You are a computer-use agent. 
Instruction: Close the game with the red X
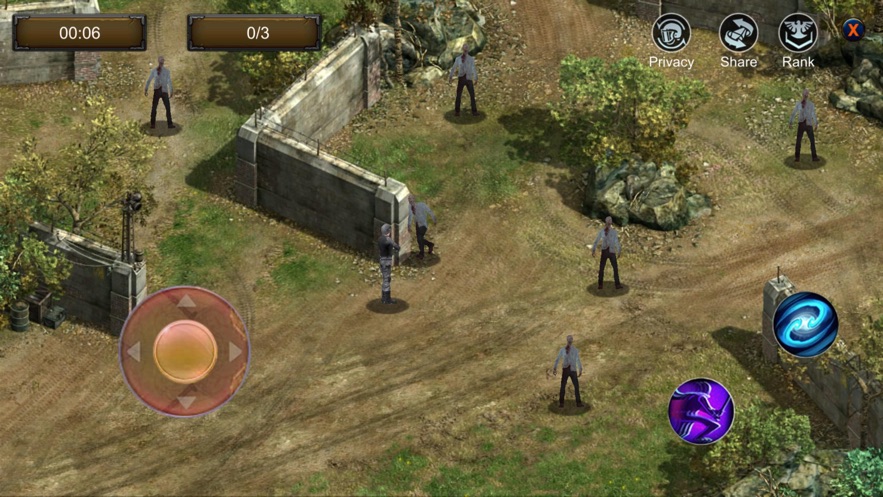coord(853,30)
